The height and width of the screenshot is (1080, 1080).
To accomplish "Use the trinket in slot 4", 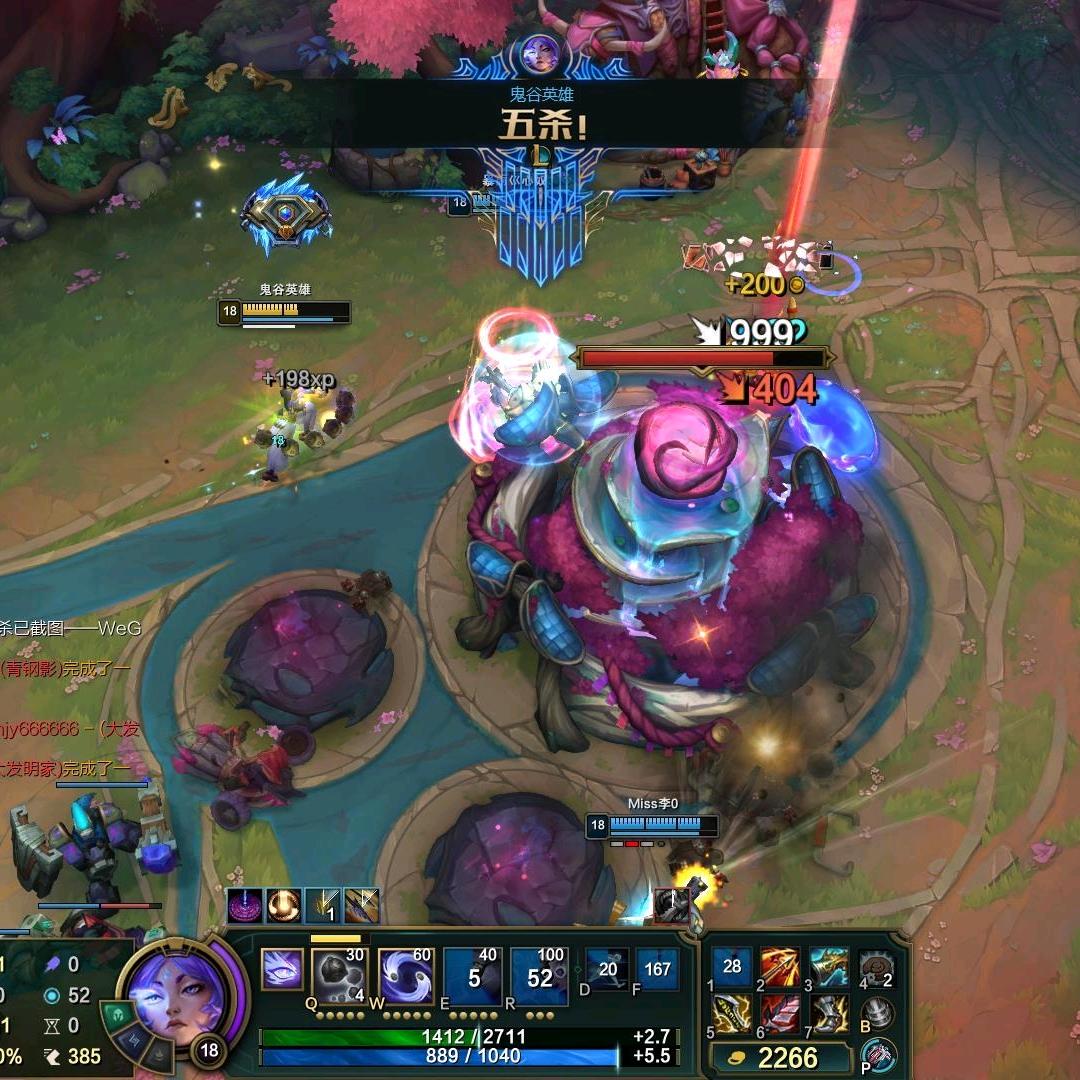I will (875, 967).
